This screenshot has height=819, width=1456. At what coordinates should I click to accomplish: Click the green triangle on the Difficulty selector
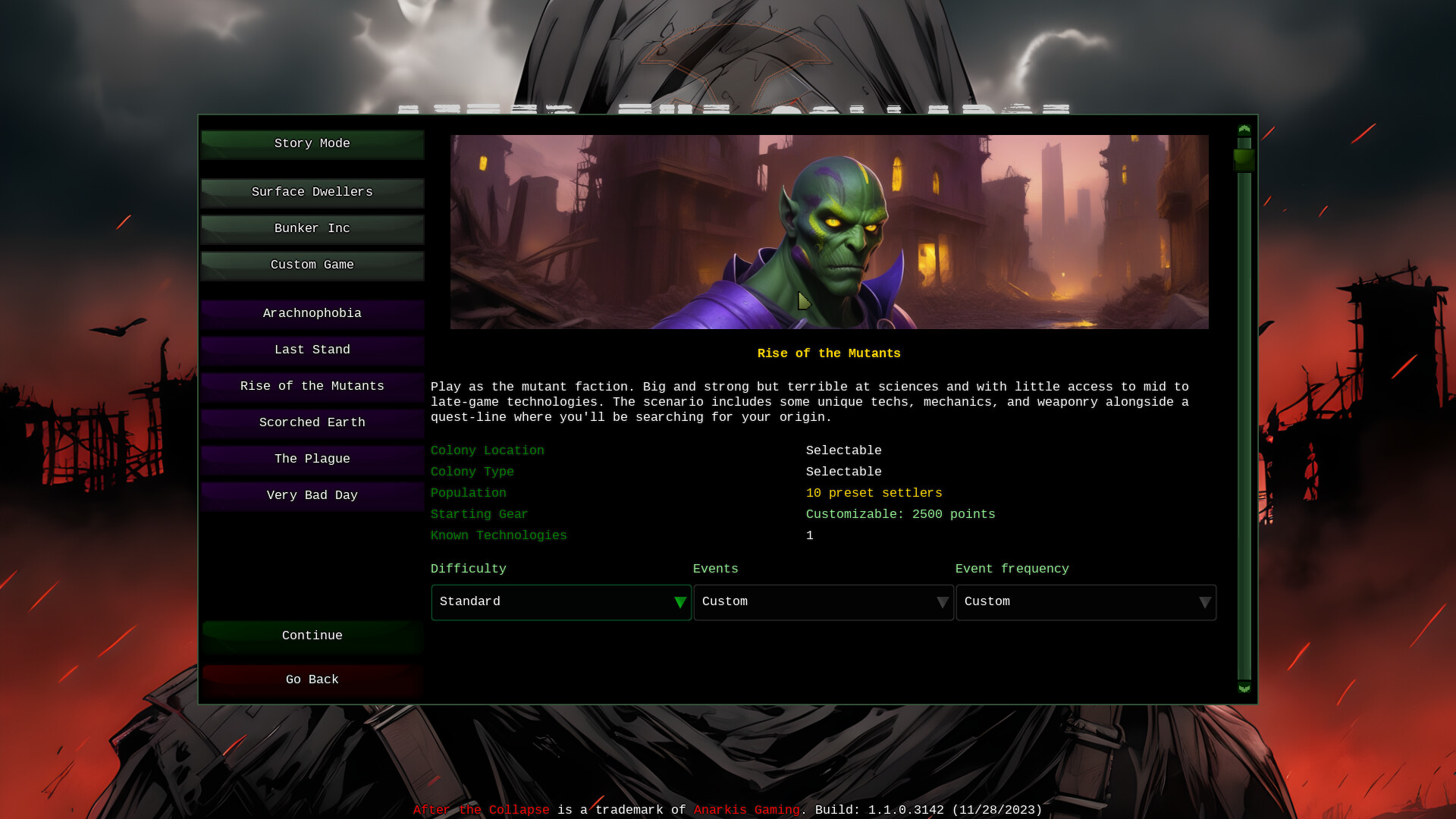click(679, 602)
